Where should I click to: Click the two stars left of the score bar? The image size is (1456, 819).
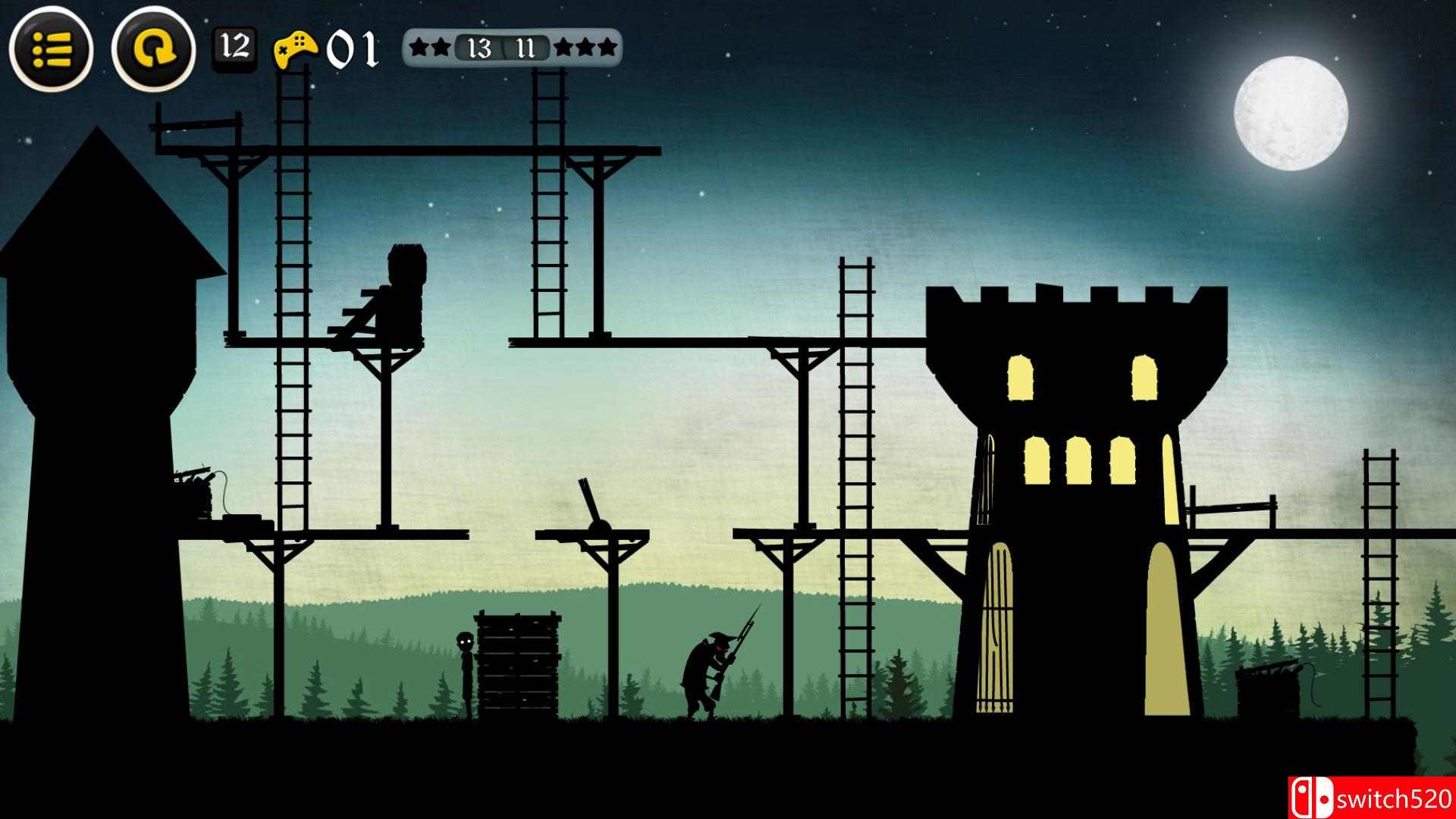pos(428,47)
